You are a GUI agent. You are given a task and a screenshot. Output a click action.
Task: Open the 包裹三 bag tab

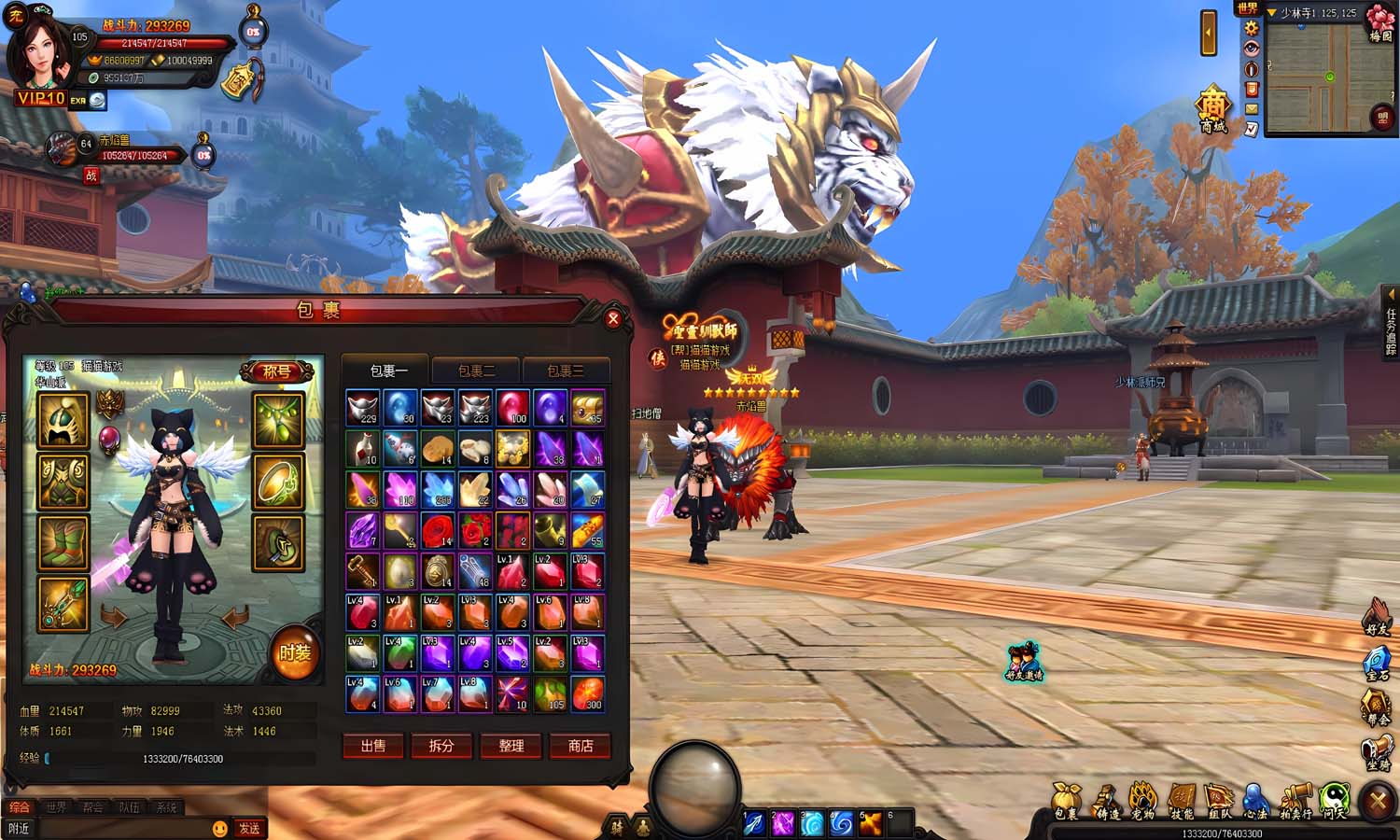(x=565, y=371)
